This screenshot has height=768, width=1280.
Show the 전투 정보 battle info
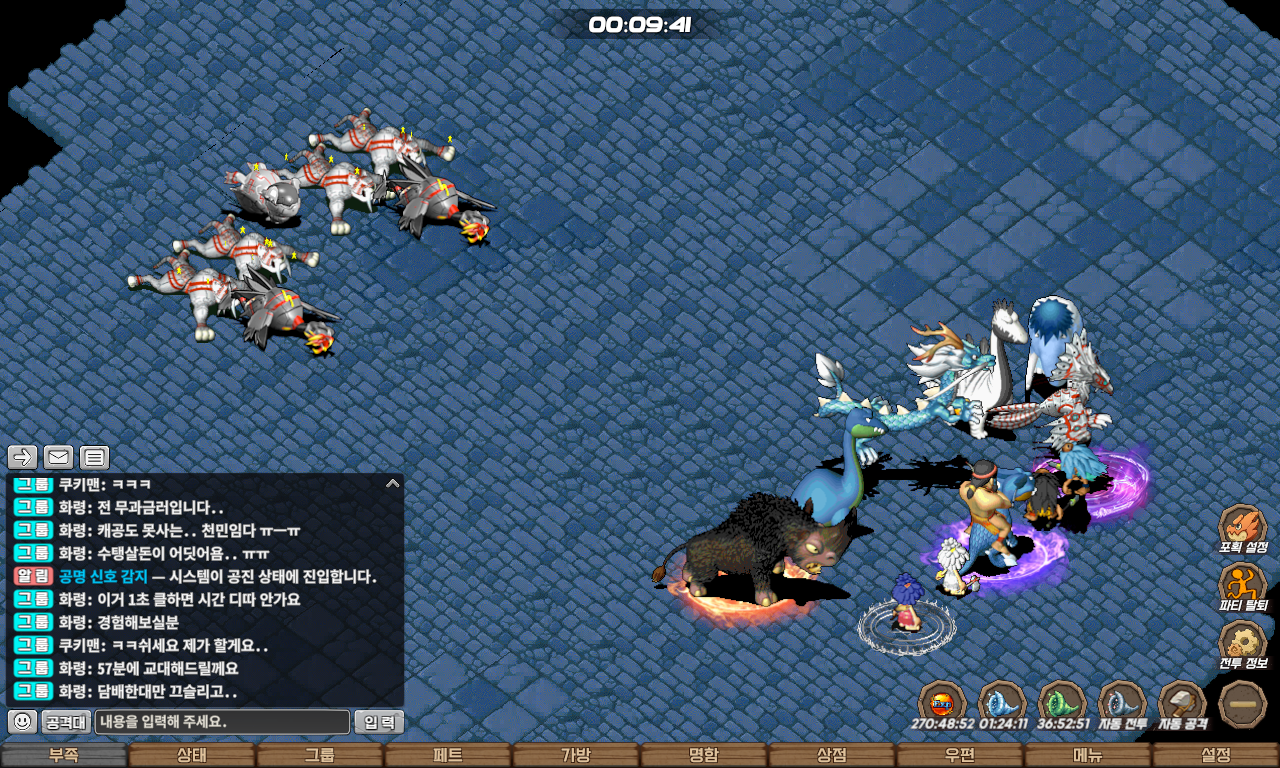(x=1243, y=643)
